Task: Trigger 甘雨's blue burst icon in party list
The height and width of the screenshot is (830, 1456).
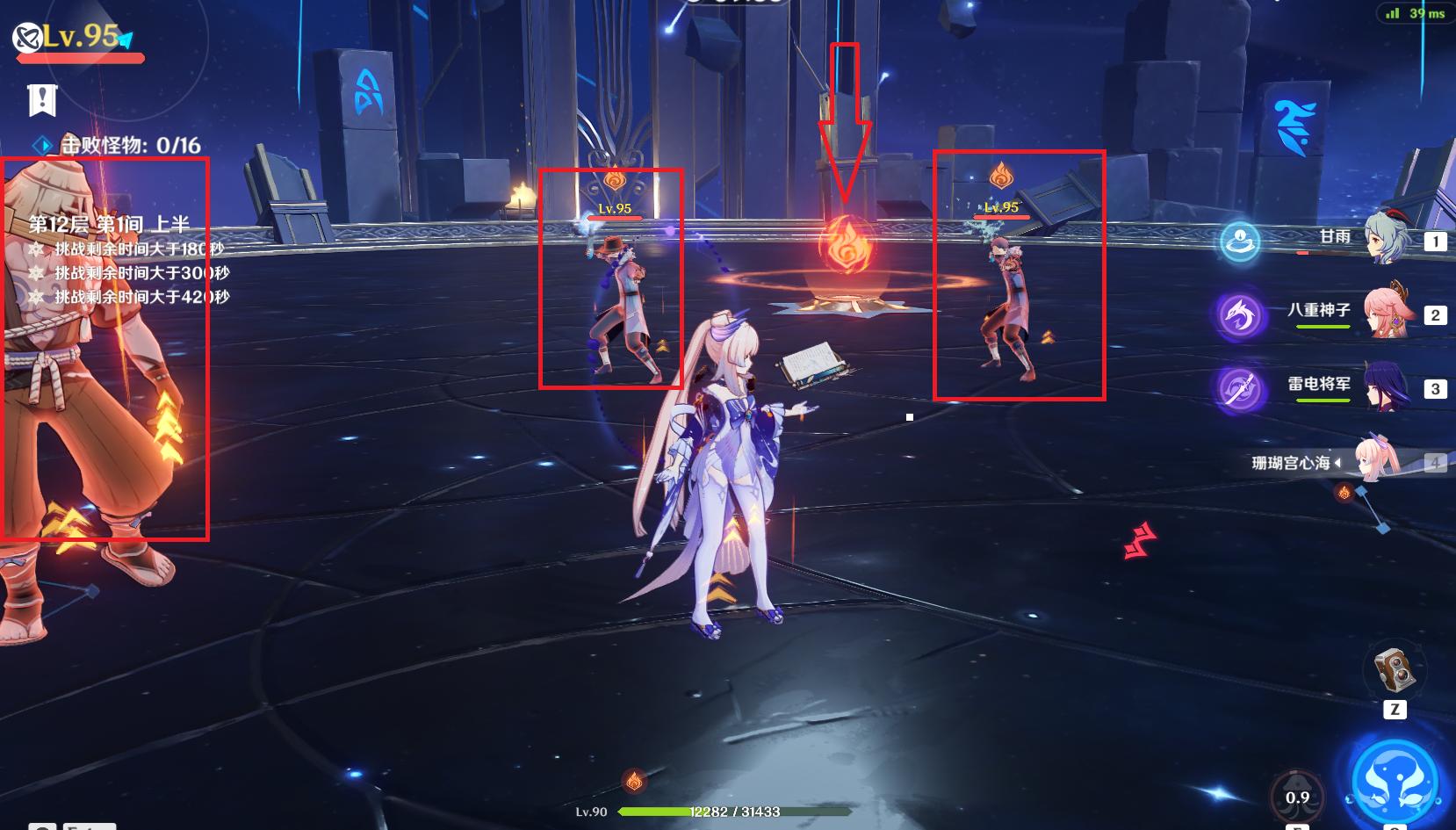Action: click(1240, 242)
